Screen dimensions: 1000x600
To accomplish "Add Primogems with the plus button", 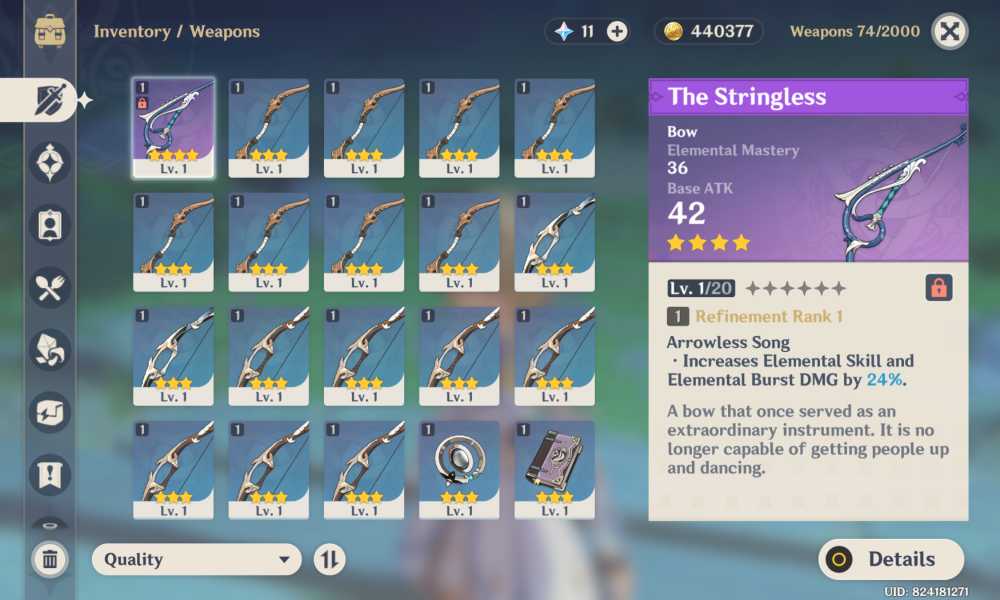I will pos(618,31).
